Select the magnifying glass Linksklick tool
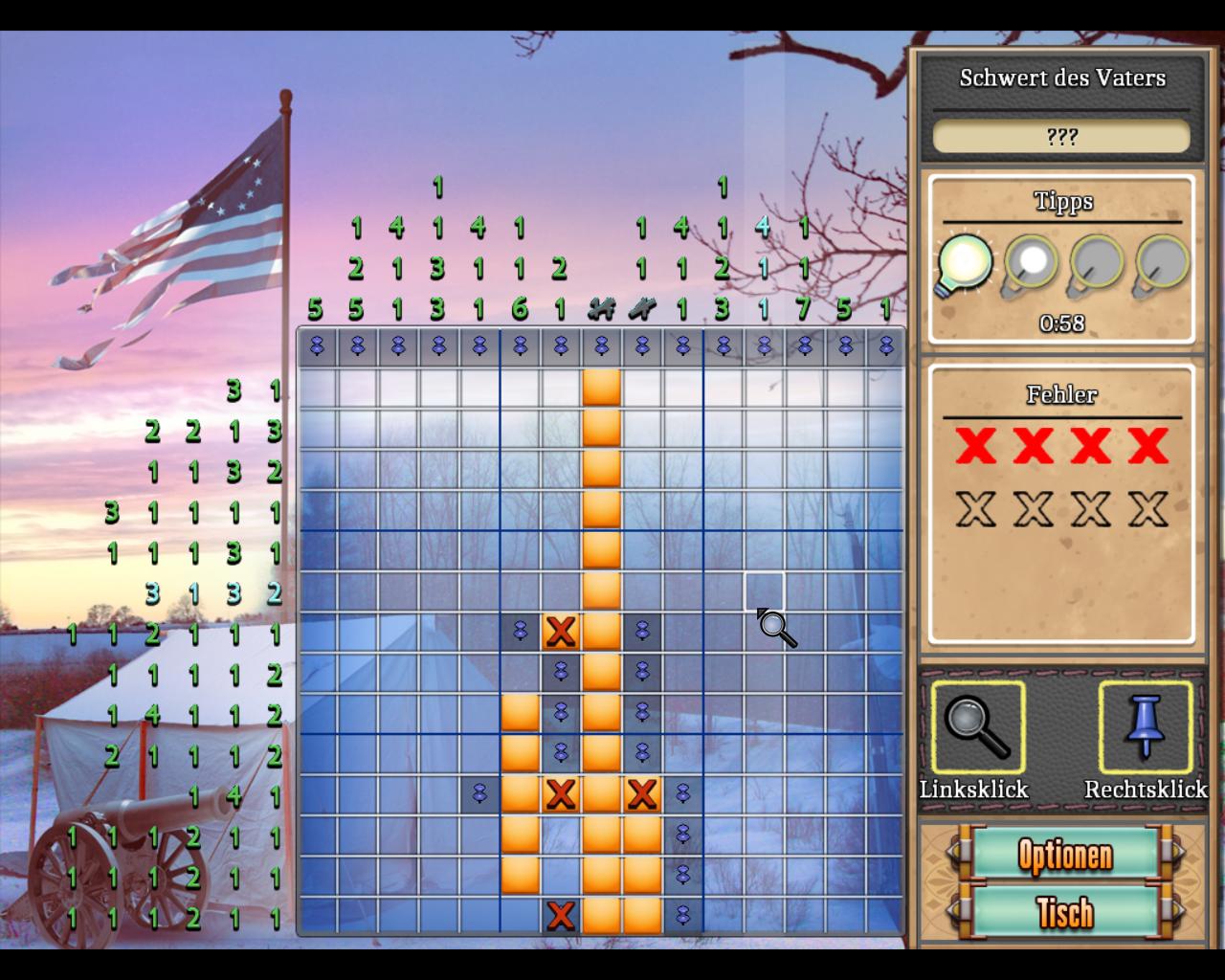 tap(976, 728)
